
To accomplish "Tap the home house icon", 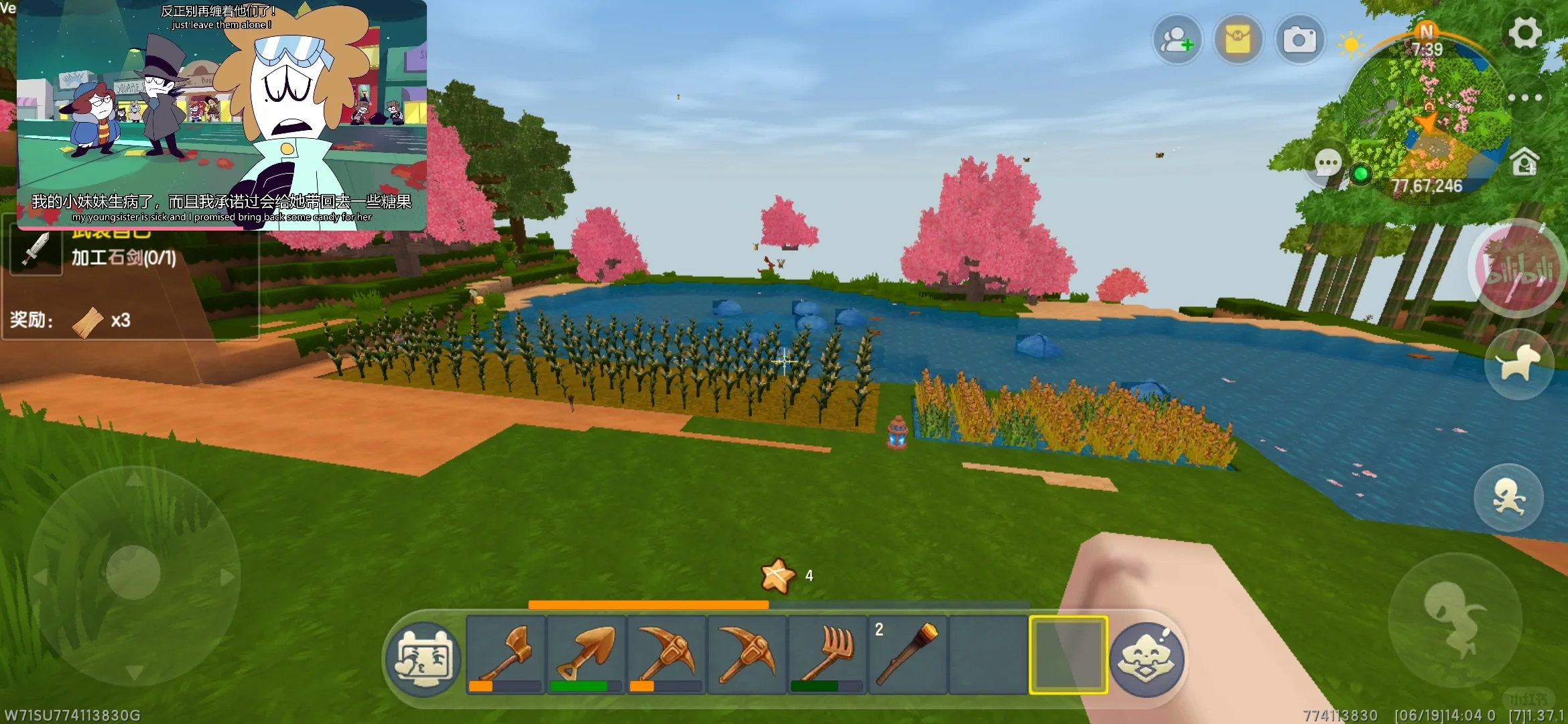I will point(1524,162).
